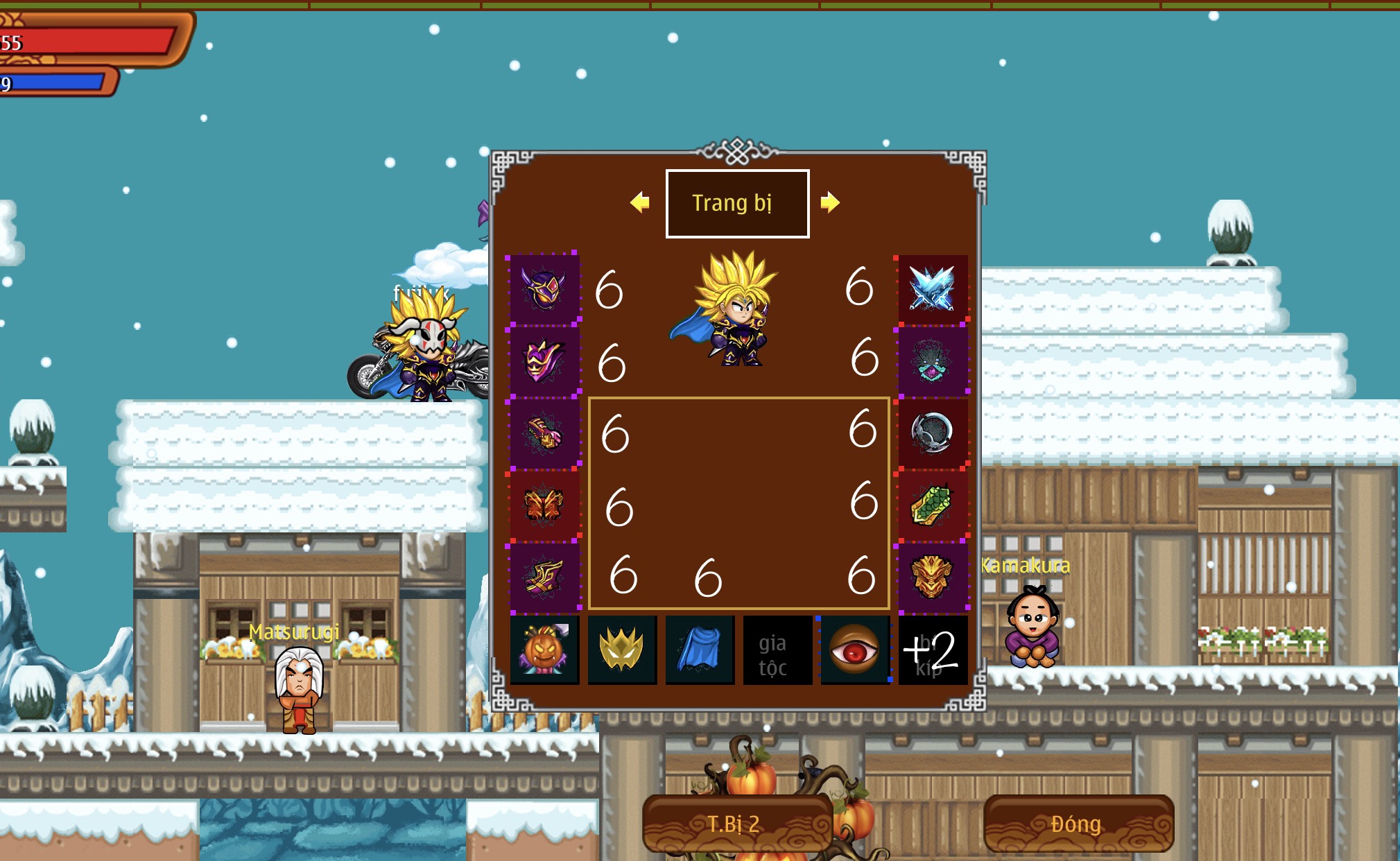Viewport: 1400px width, 861px height.
Task: Pick the purple boots equipment slot
Action: click(x=544, y=577)
